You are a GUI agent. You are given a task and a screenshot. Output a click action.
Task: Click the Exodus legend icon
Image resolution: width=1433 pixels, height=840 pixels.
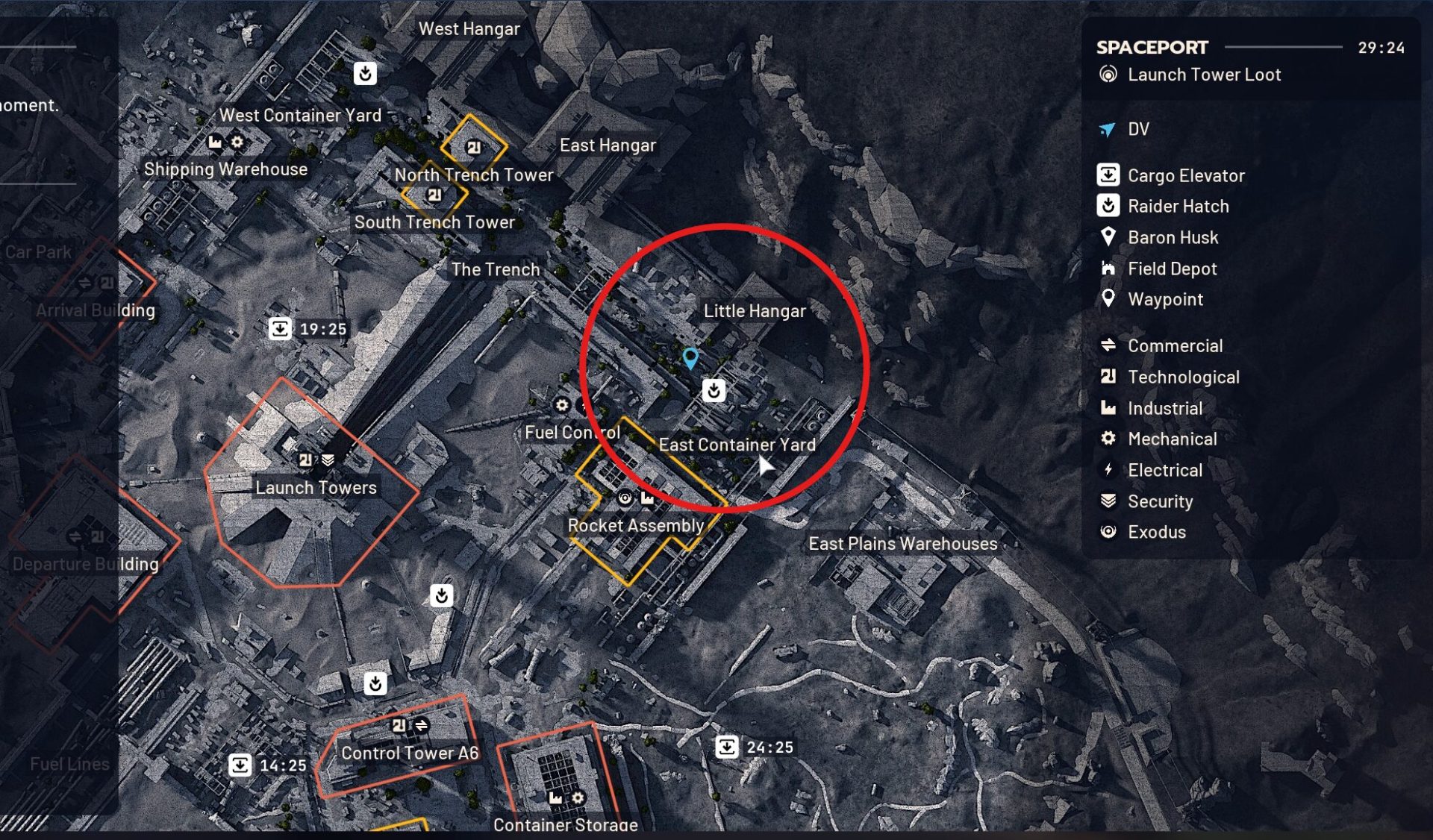[1110, 532]
